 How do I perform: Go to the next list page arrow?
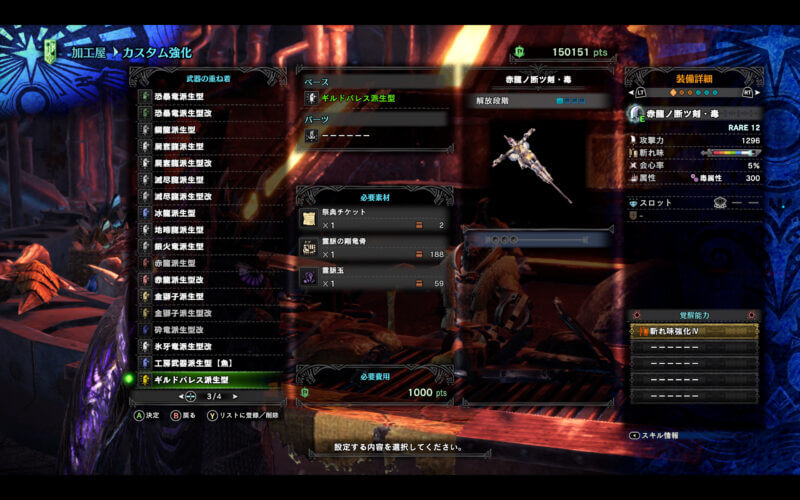point(236,397)
